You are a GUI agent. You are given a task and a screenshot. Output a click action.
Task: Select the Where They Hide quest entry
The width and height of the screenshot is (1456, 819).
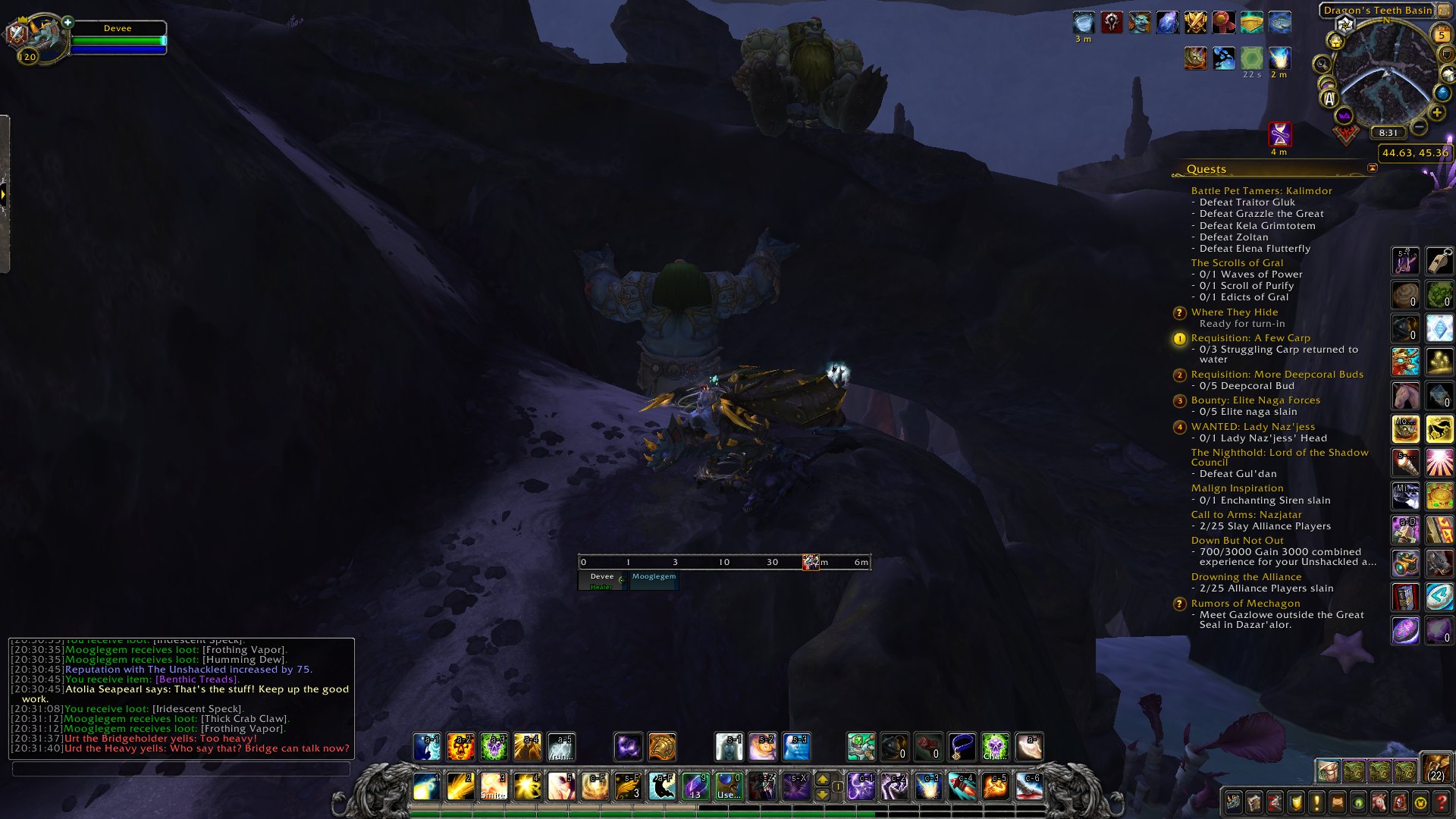(1234, 312)
